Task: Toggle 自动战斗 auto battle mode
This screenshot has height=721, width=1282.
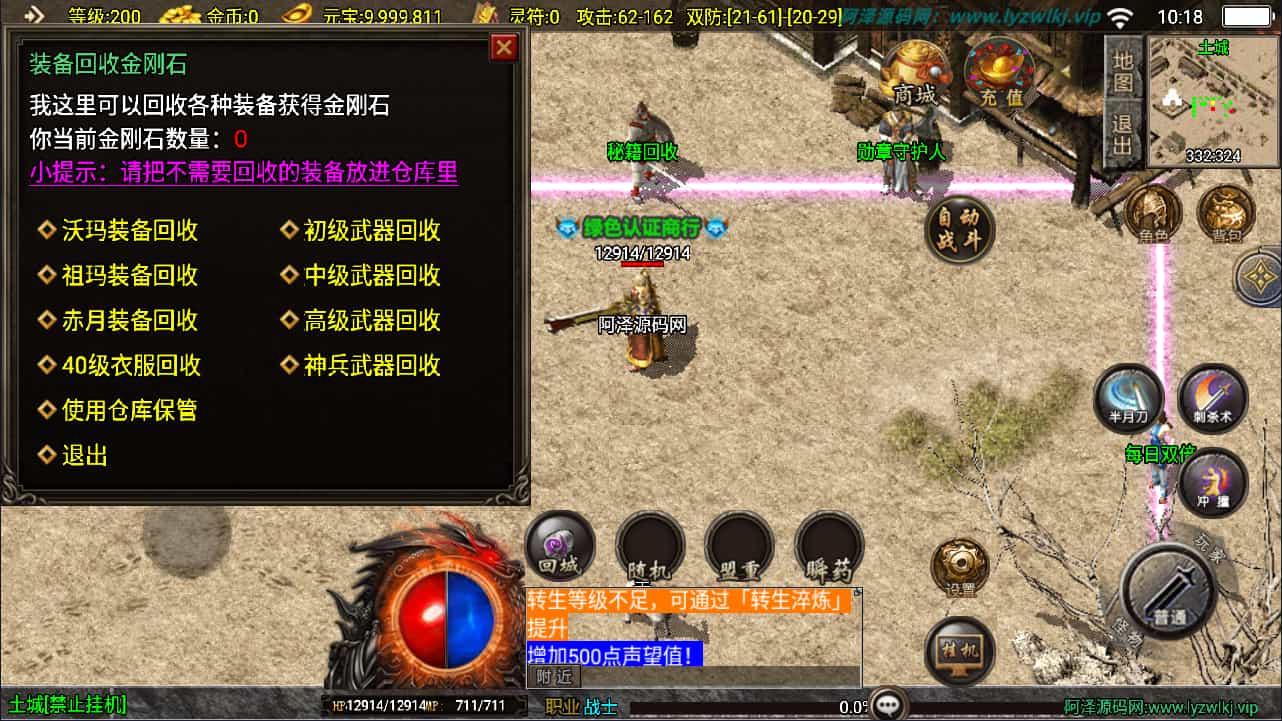Action: [x=959, y=230]
